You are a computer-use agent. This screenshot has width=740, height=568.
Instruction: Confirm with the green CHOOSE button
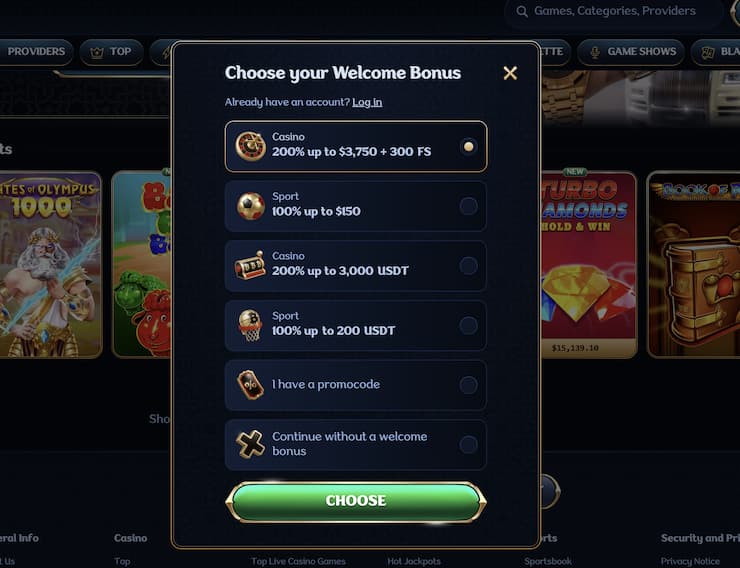point(356,501)
